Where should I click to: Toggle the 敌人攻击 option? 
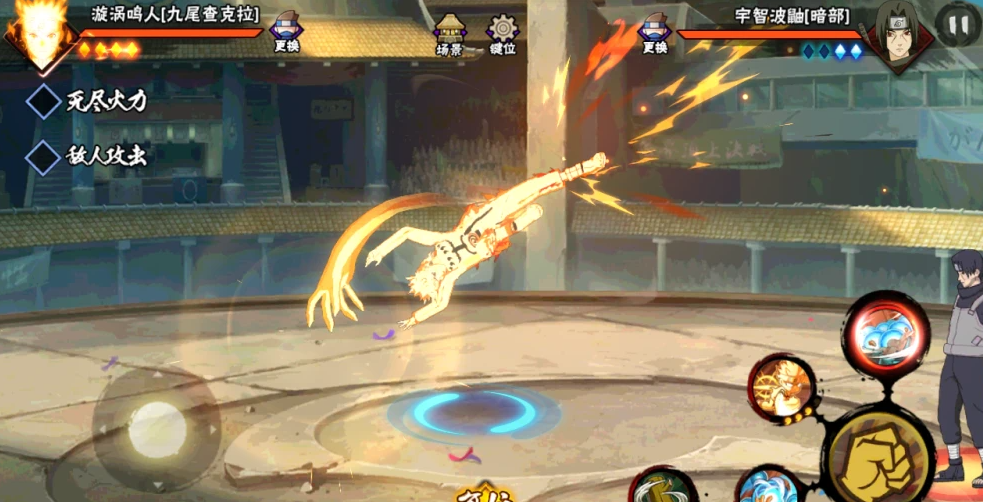[45, 157]
